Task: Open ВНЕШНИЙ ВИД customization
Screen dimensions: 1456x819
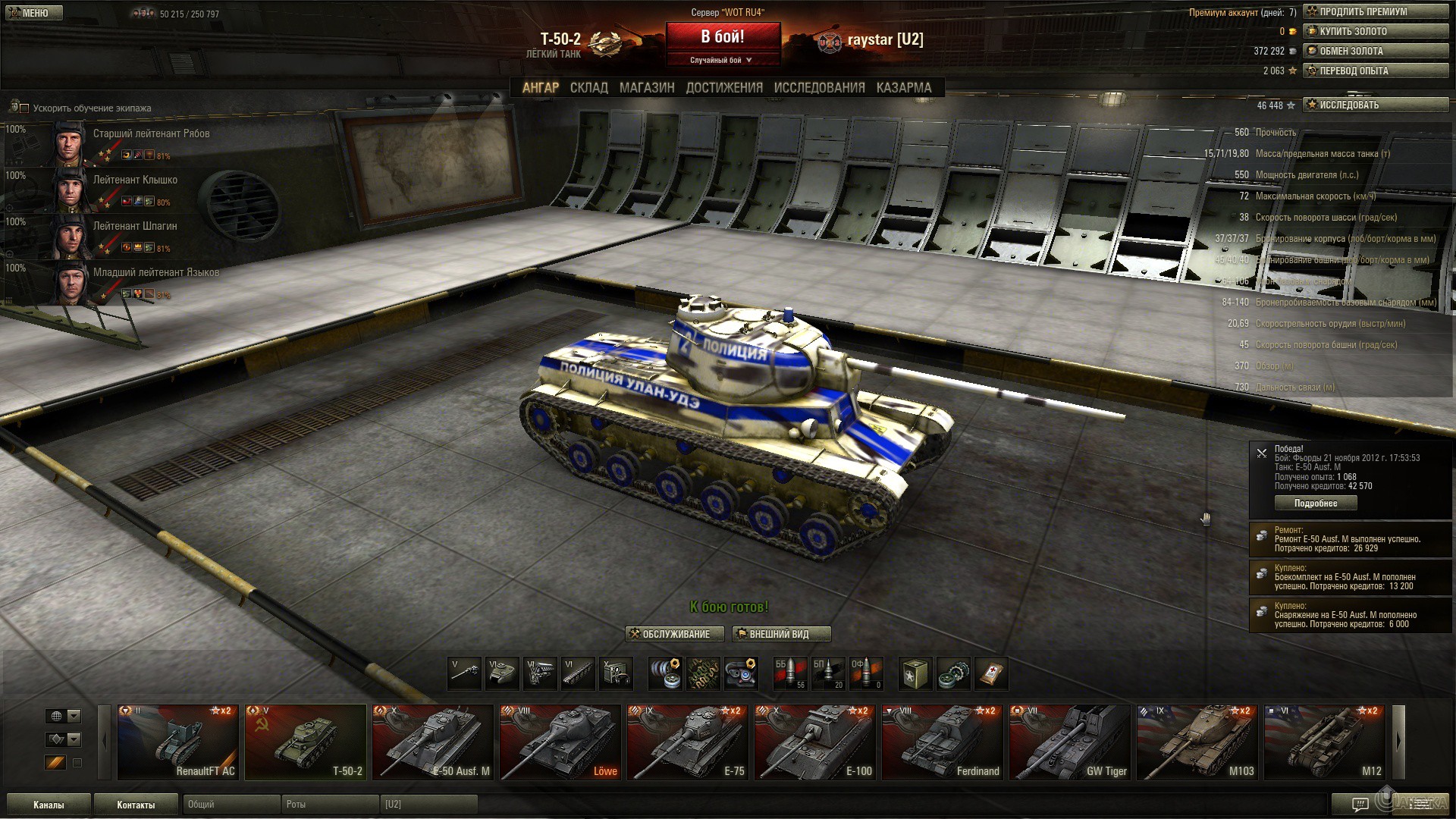Action: [x=781, y=634]
